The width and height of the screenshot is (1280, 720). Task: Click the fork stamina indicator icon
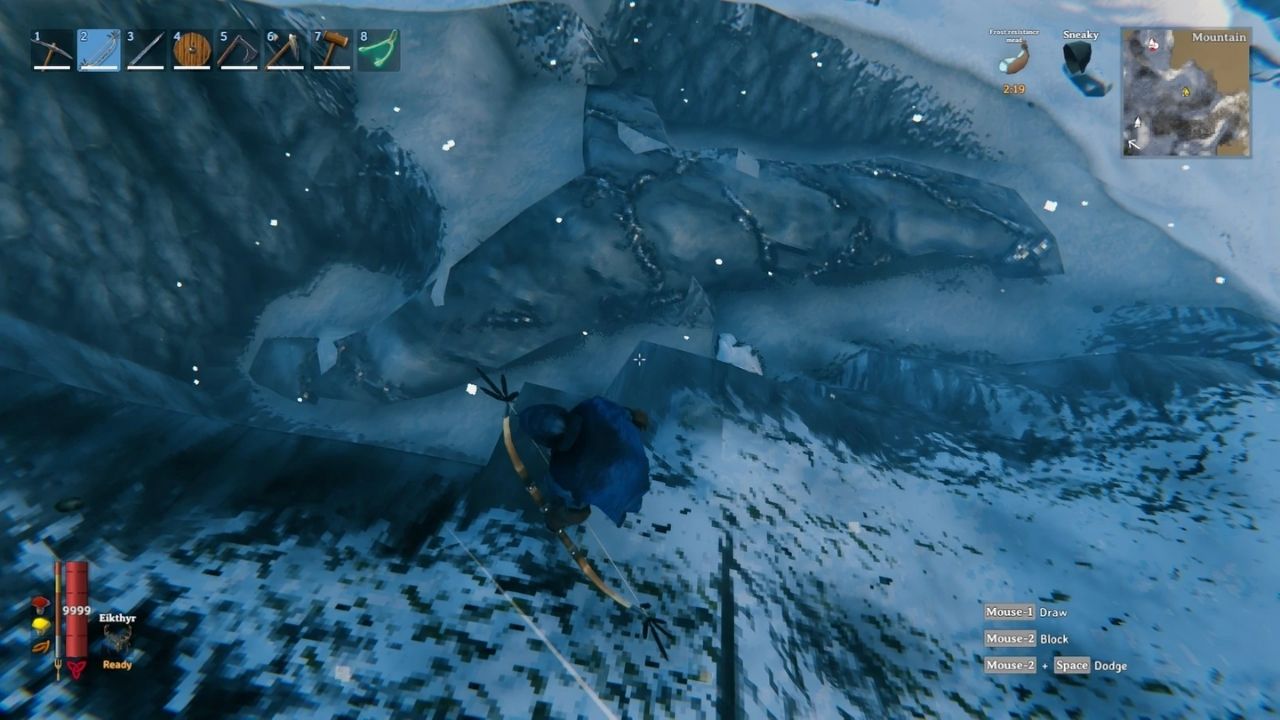(57, 666)
